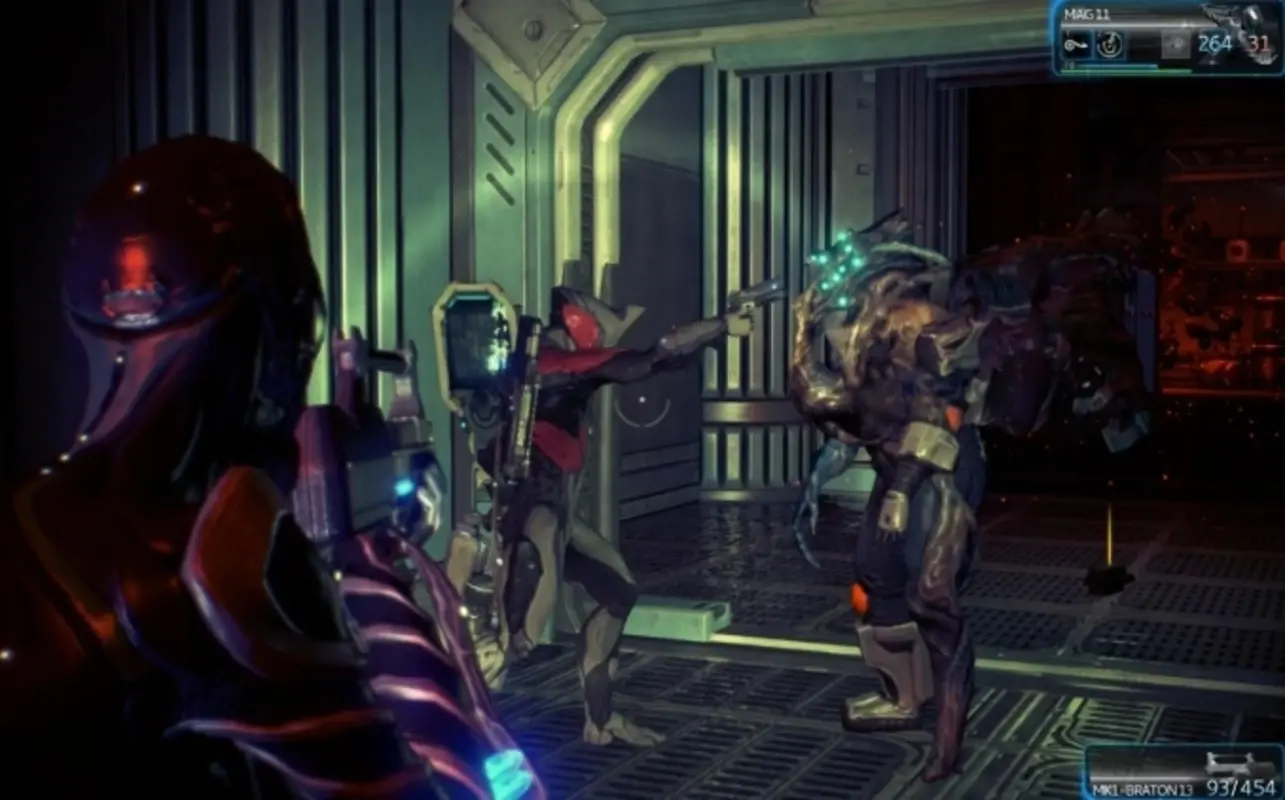1285x800 pixels.
Task: Click the red 31 magazine counter
Action: [x=1258, y=44]
